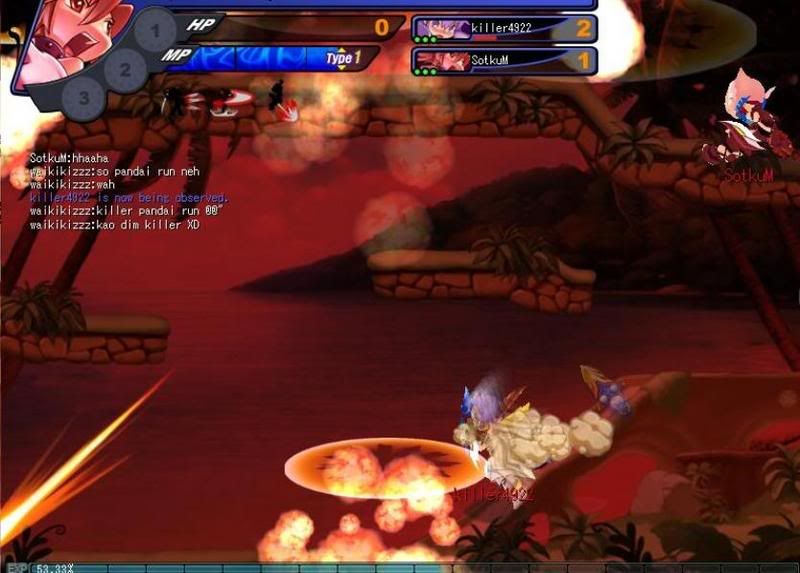Select killer4922 in the player scoreboard
This screenshot has height=573, width=800.
tap(505, 29)
